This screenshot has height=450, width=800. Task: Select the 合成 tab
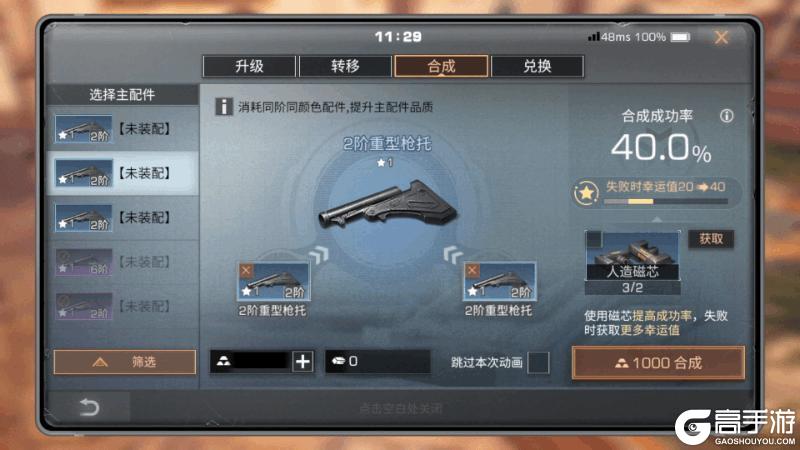441,66
